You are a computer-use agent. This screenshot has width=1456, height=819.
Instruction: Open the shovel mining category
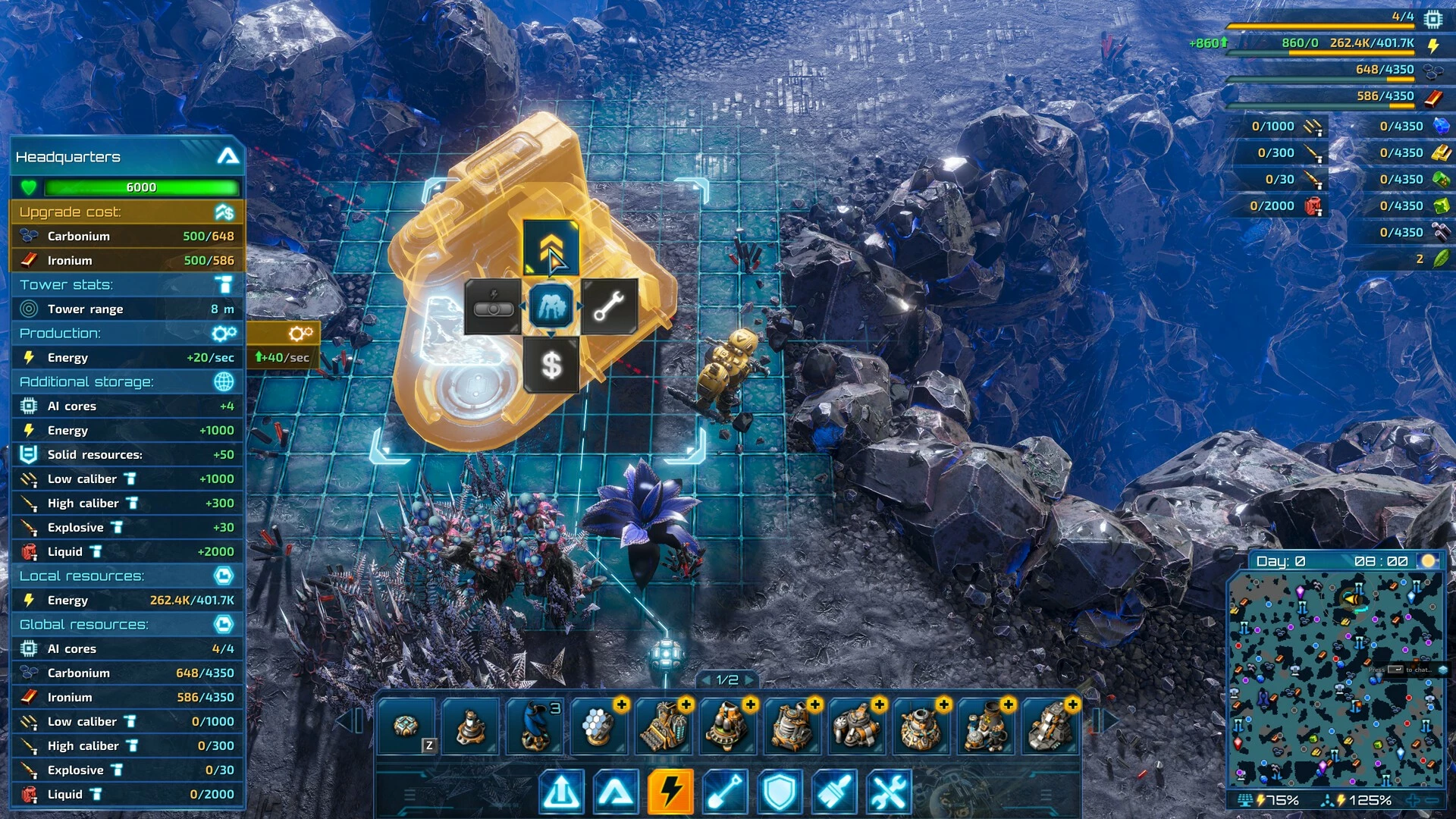(724, 792)
